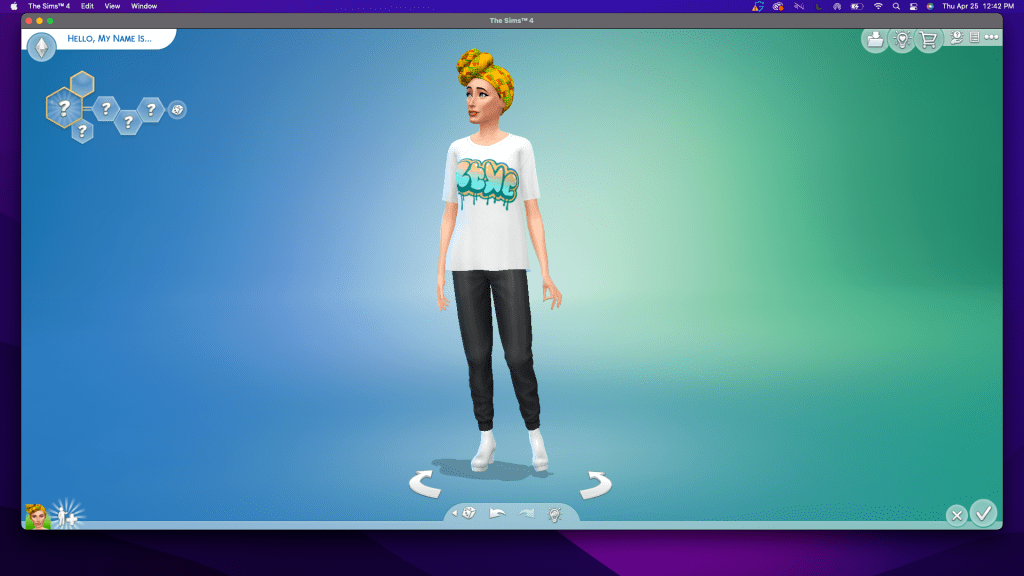Open the list panel icon in top bar
This screenshot has width=1024, height=576.
974,38
